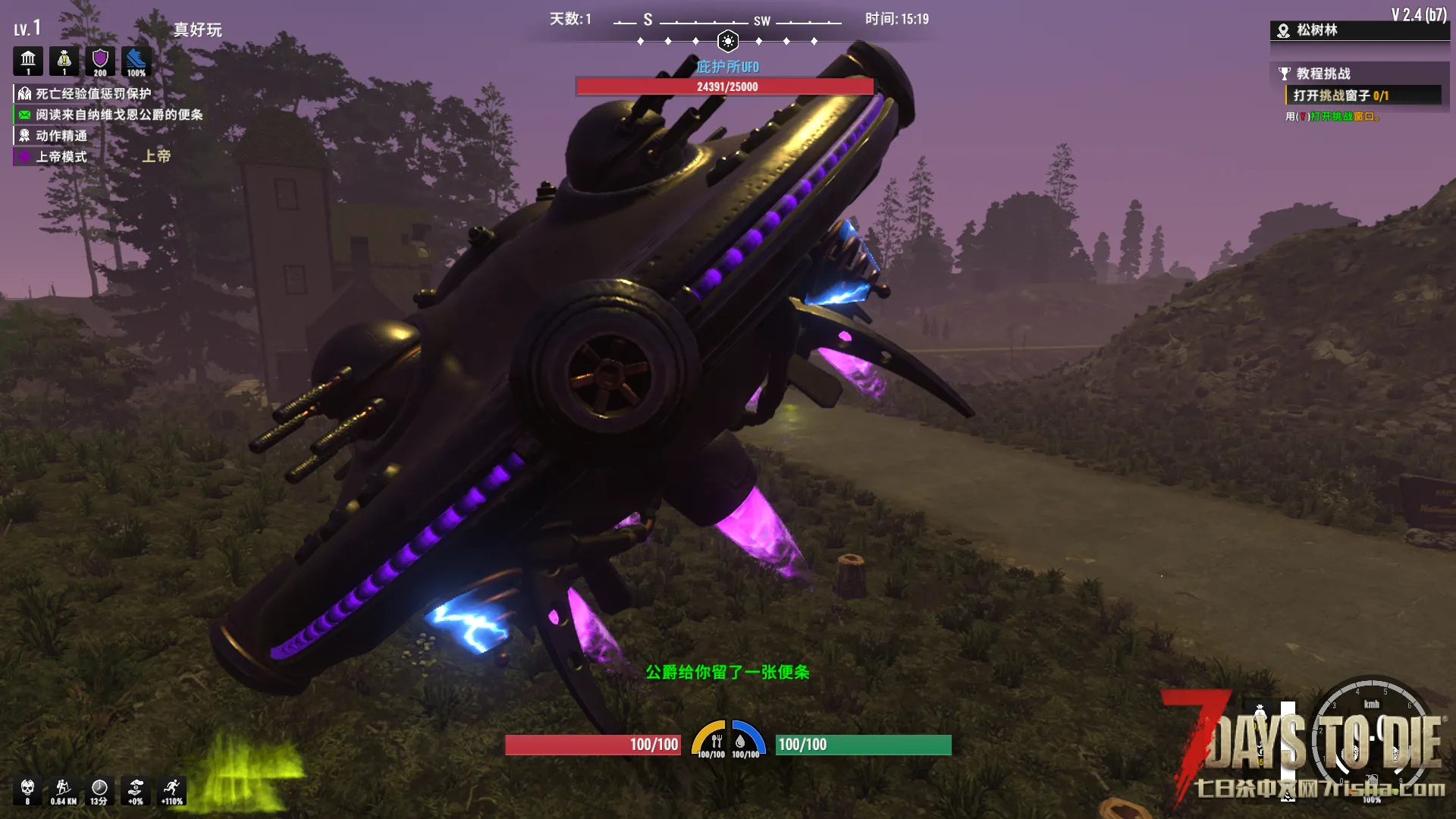Viewport: 1456px width, 819px height.
Task: Select the money bag alert icon
Action: (64, 61)
